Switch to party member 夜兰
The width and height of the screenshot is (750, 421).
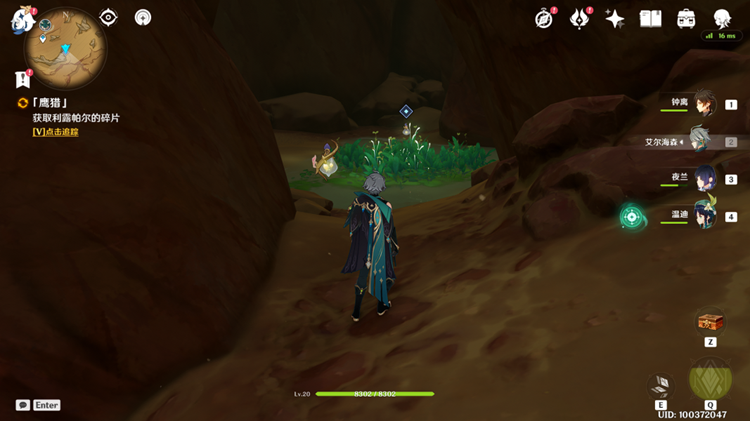click(704, 178)
